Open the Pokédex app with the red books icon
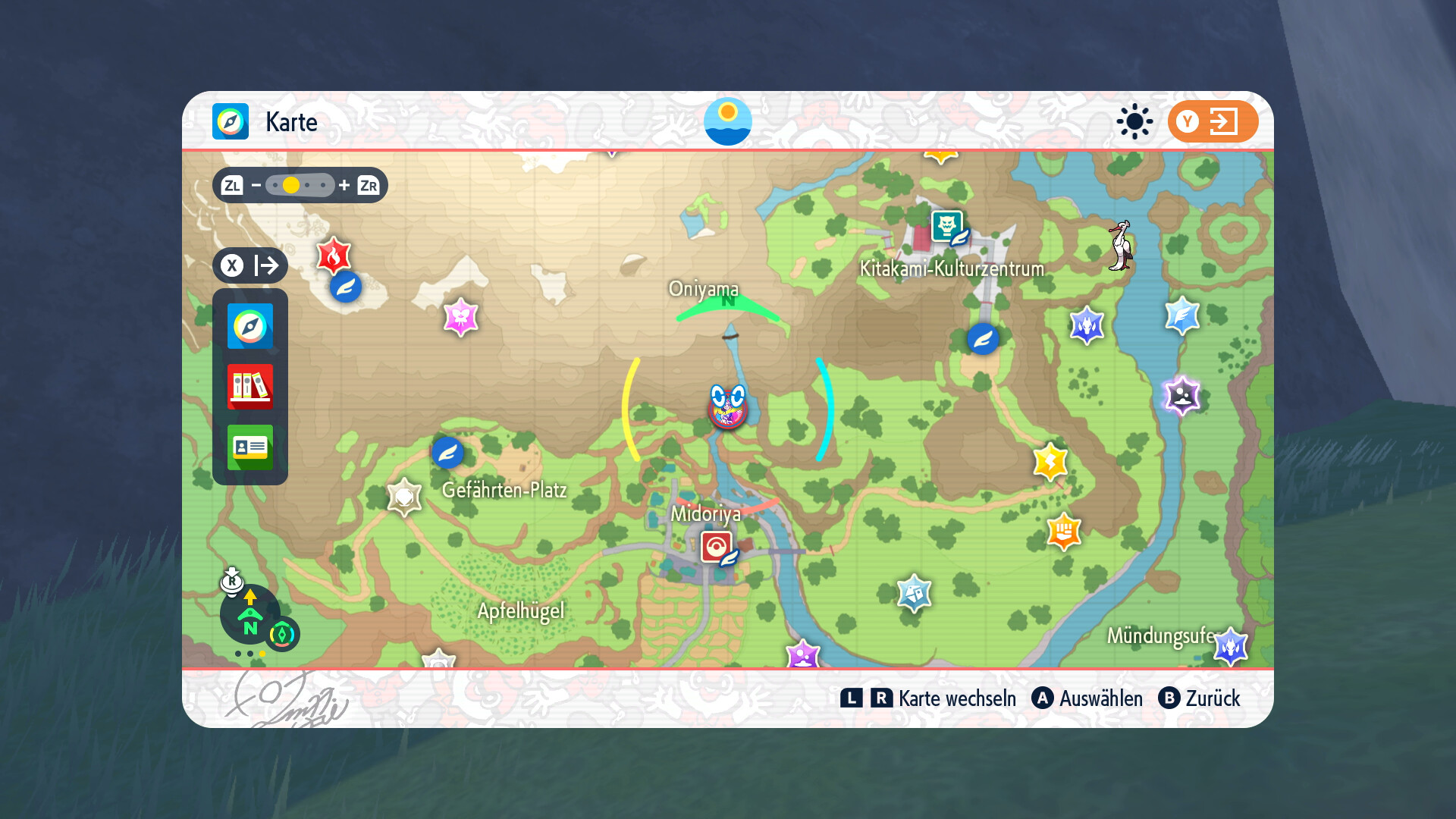 (250, 386)
